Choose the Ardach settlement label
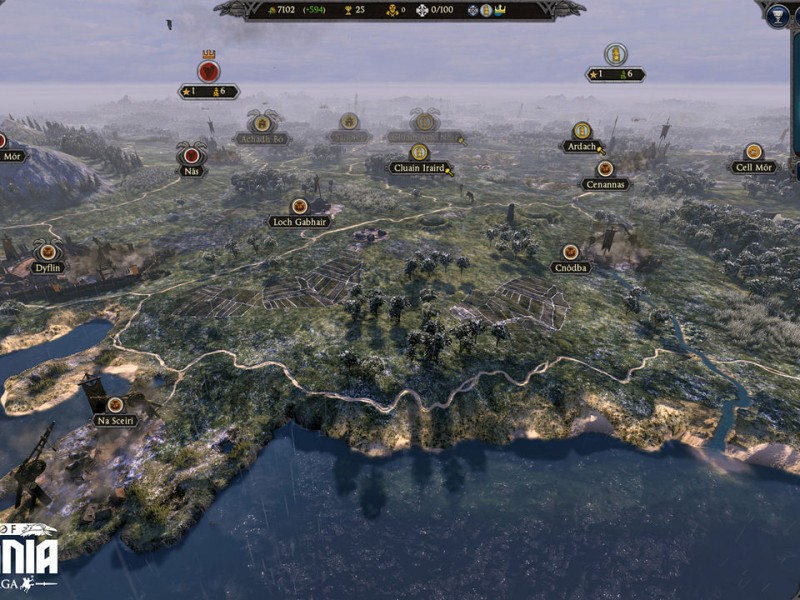The image size is (800, 600). pyautogui.click(x=581, y=146)
